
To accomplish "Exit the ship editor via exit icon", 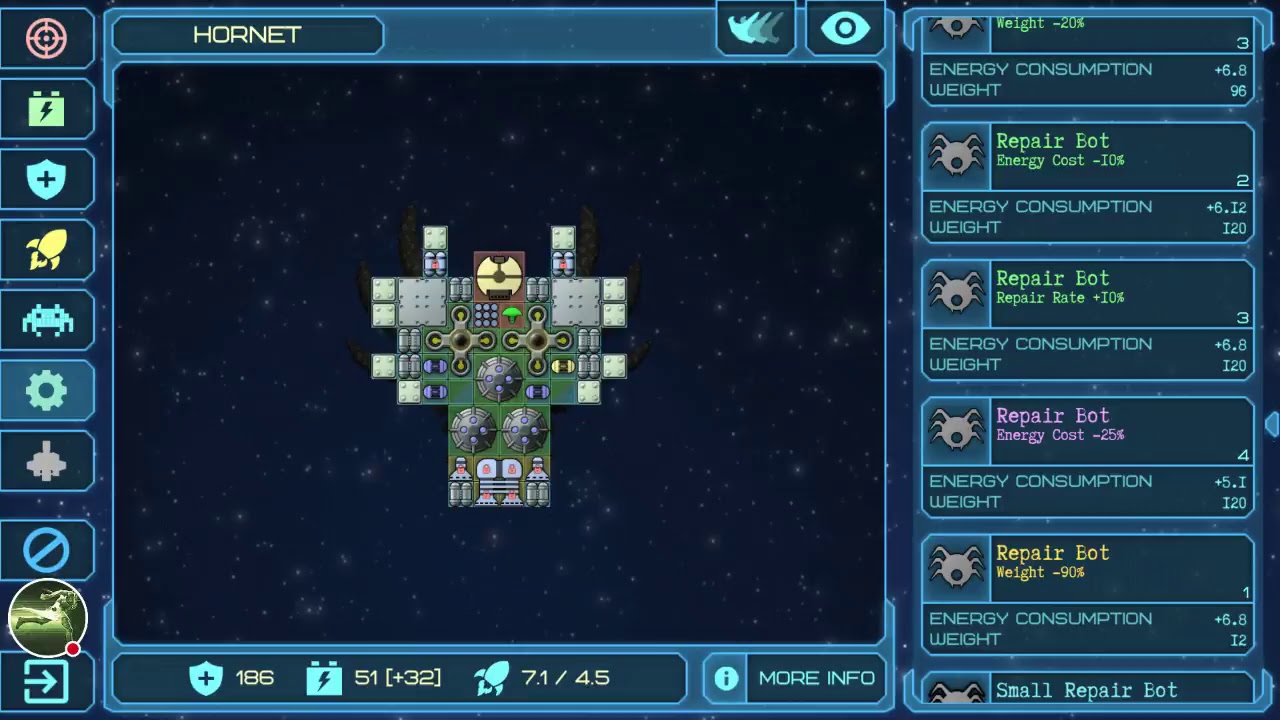I will click(x=46, y=683).
